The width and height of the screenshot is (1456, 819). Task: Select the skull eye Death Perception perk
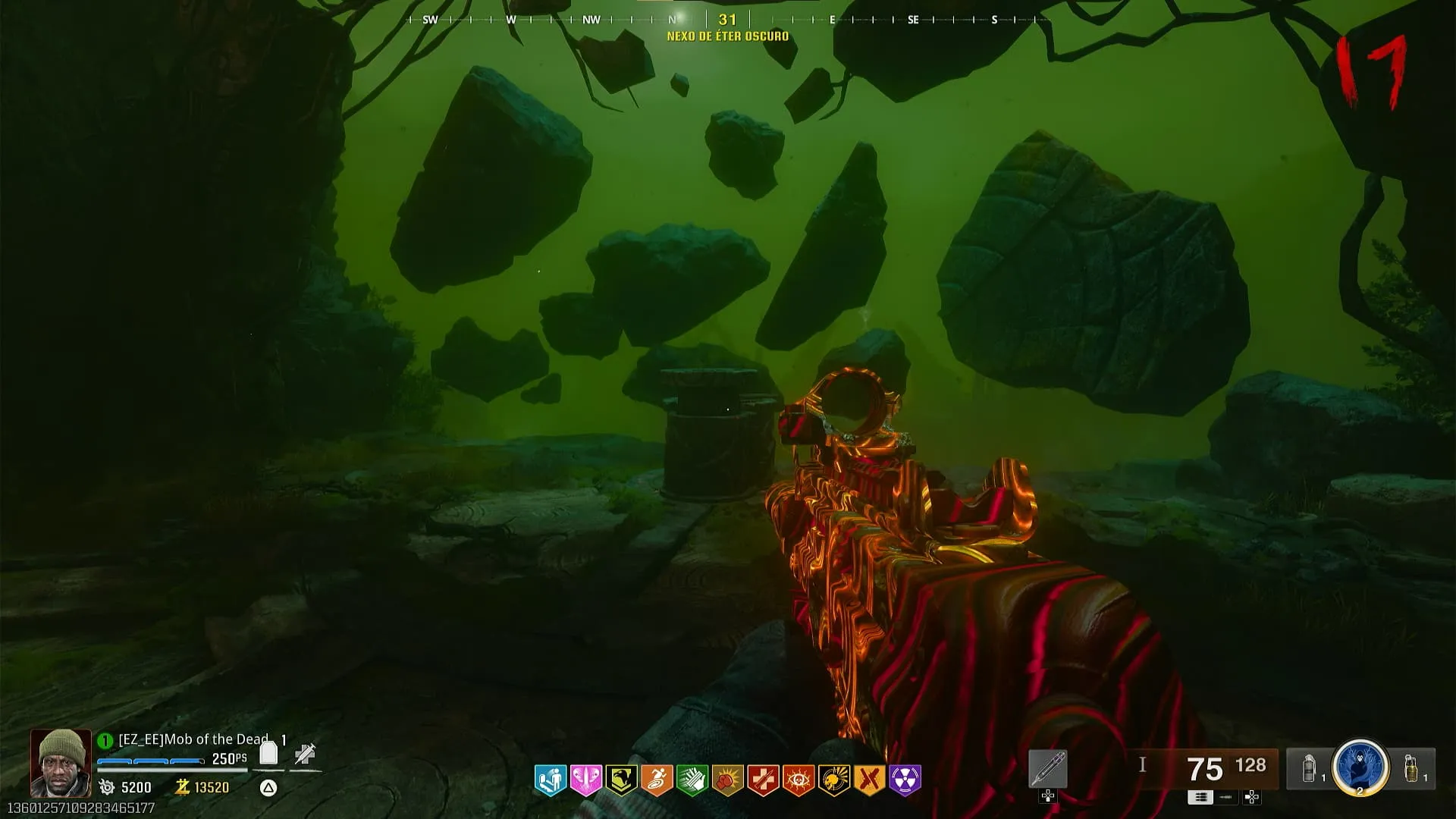coord(799,780)
